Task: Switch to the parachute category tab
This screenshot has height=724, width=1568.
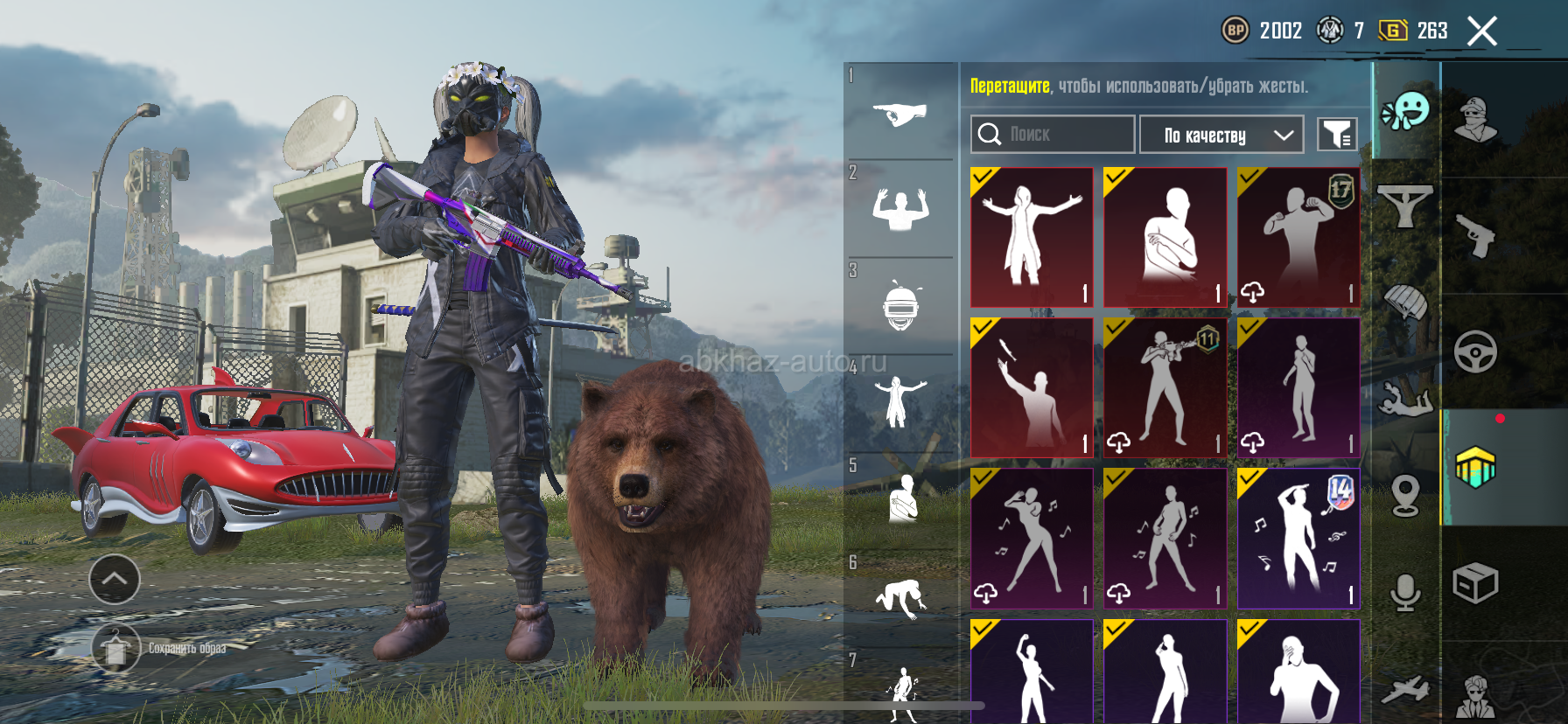Action: 1405,303
